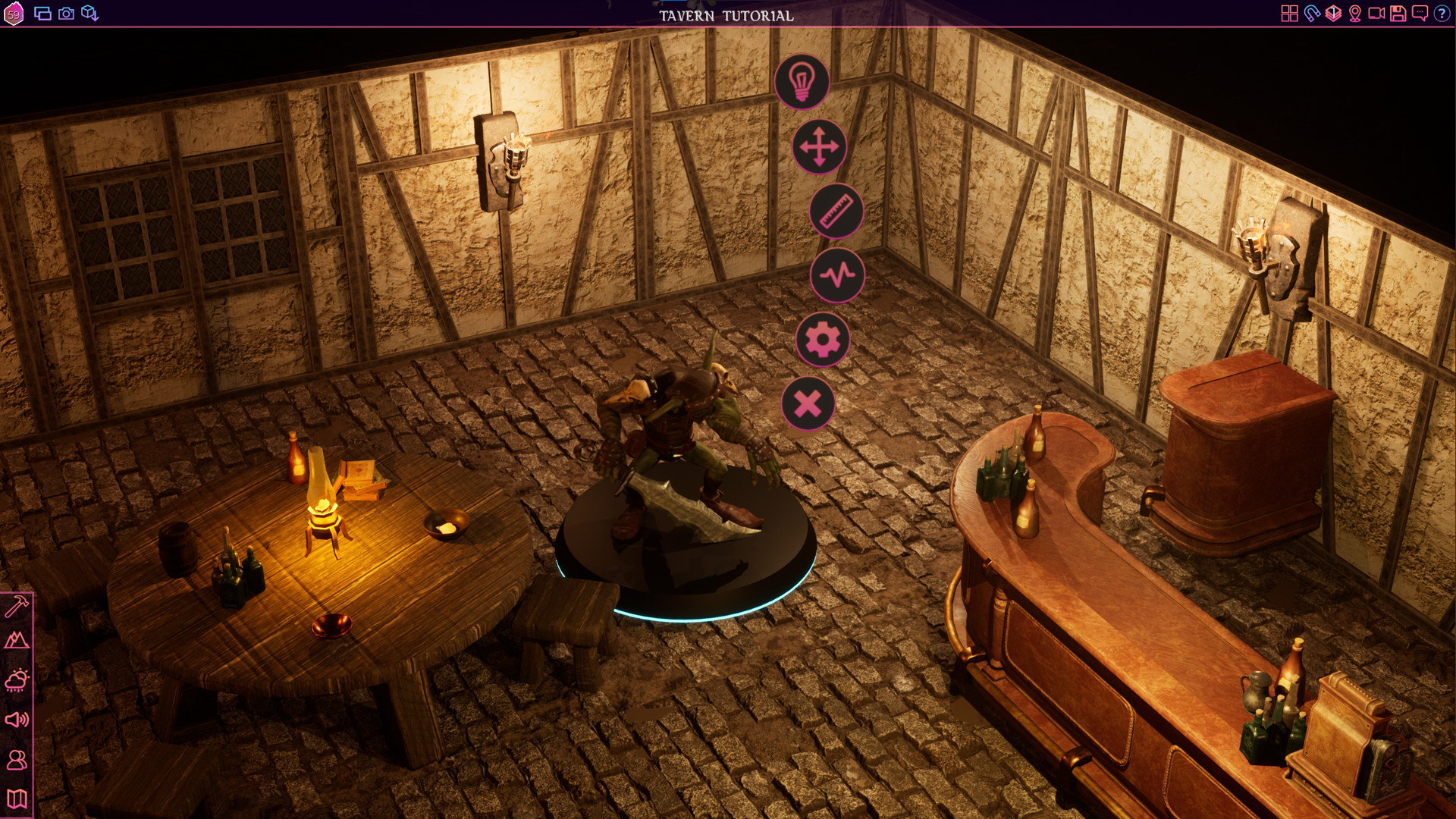Close the radial menu with the X

tap(808, 405)
